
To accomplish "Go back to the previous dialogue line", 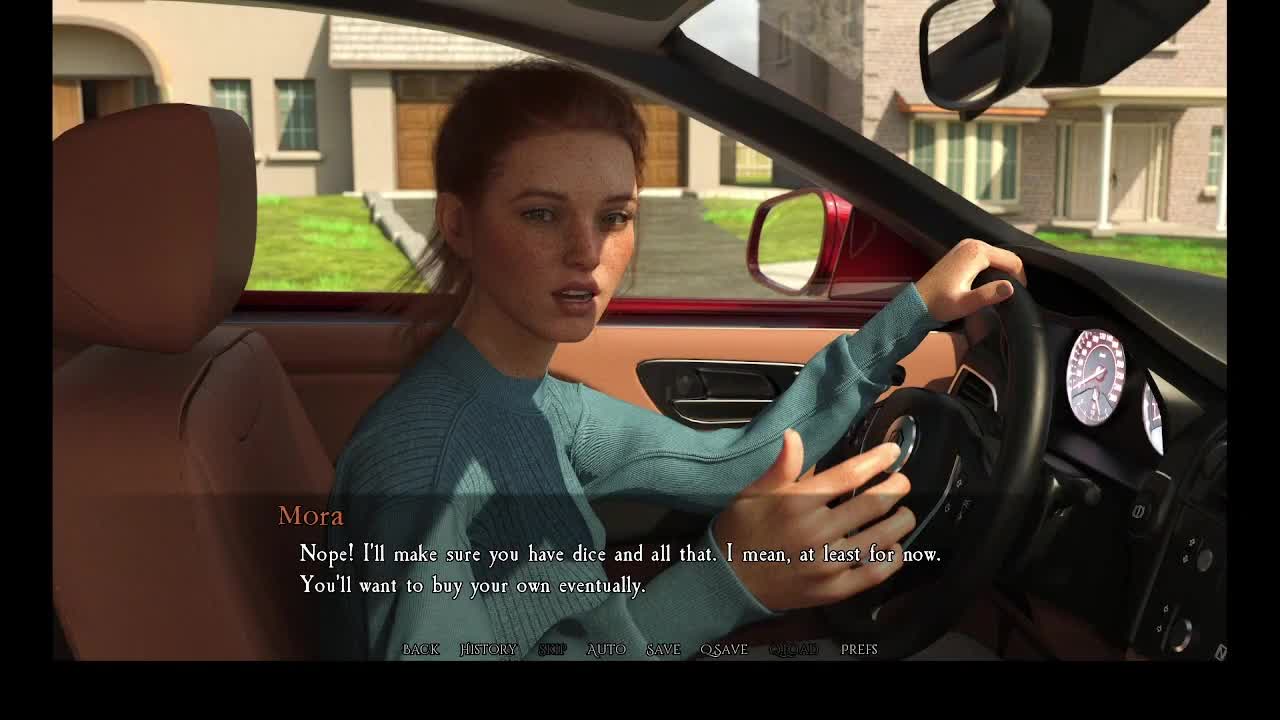I will [420, 649].
